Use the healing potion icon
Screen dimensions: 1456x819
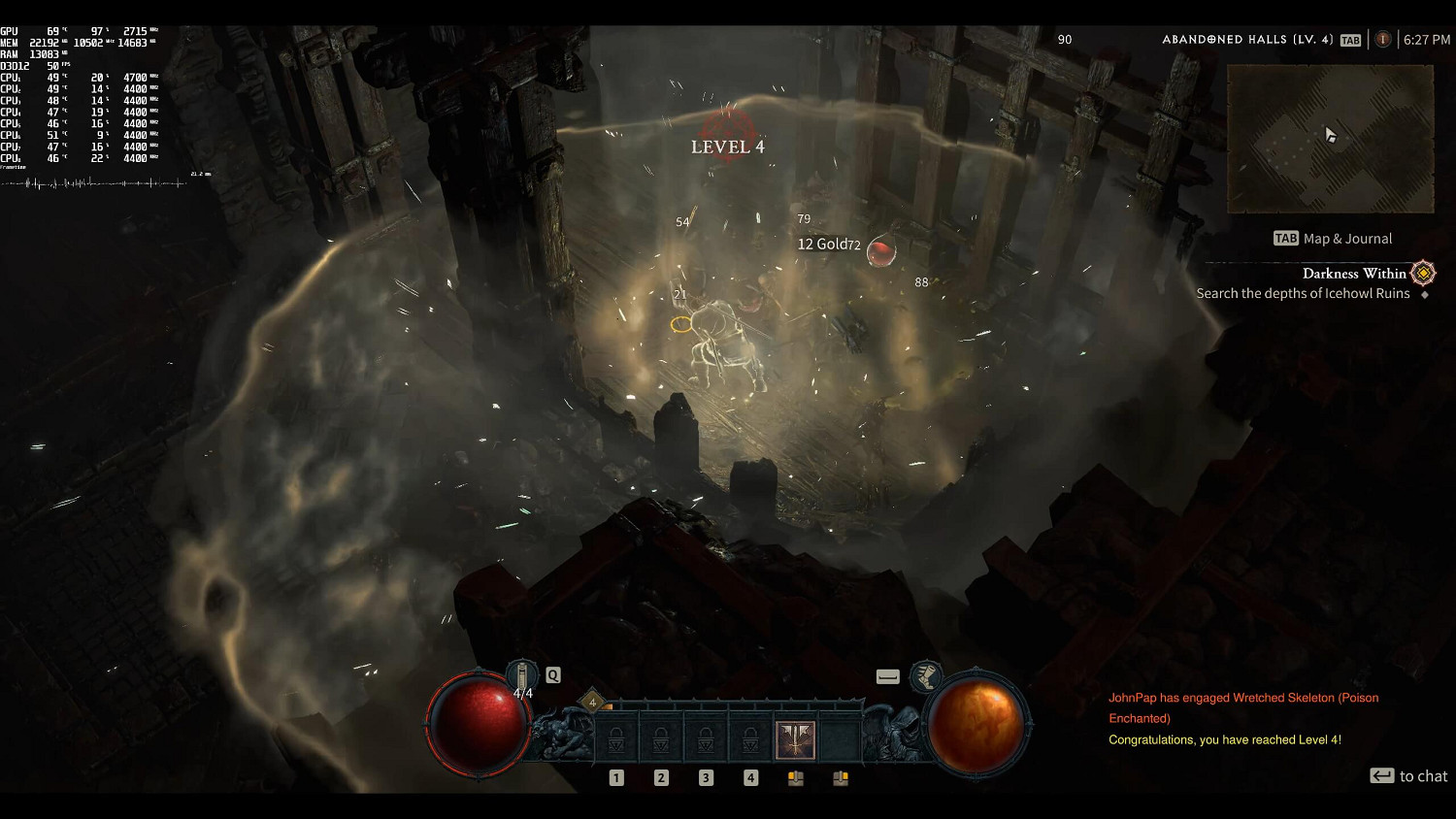point(522,675)
